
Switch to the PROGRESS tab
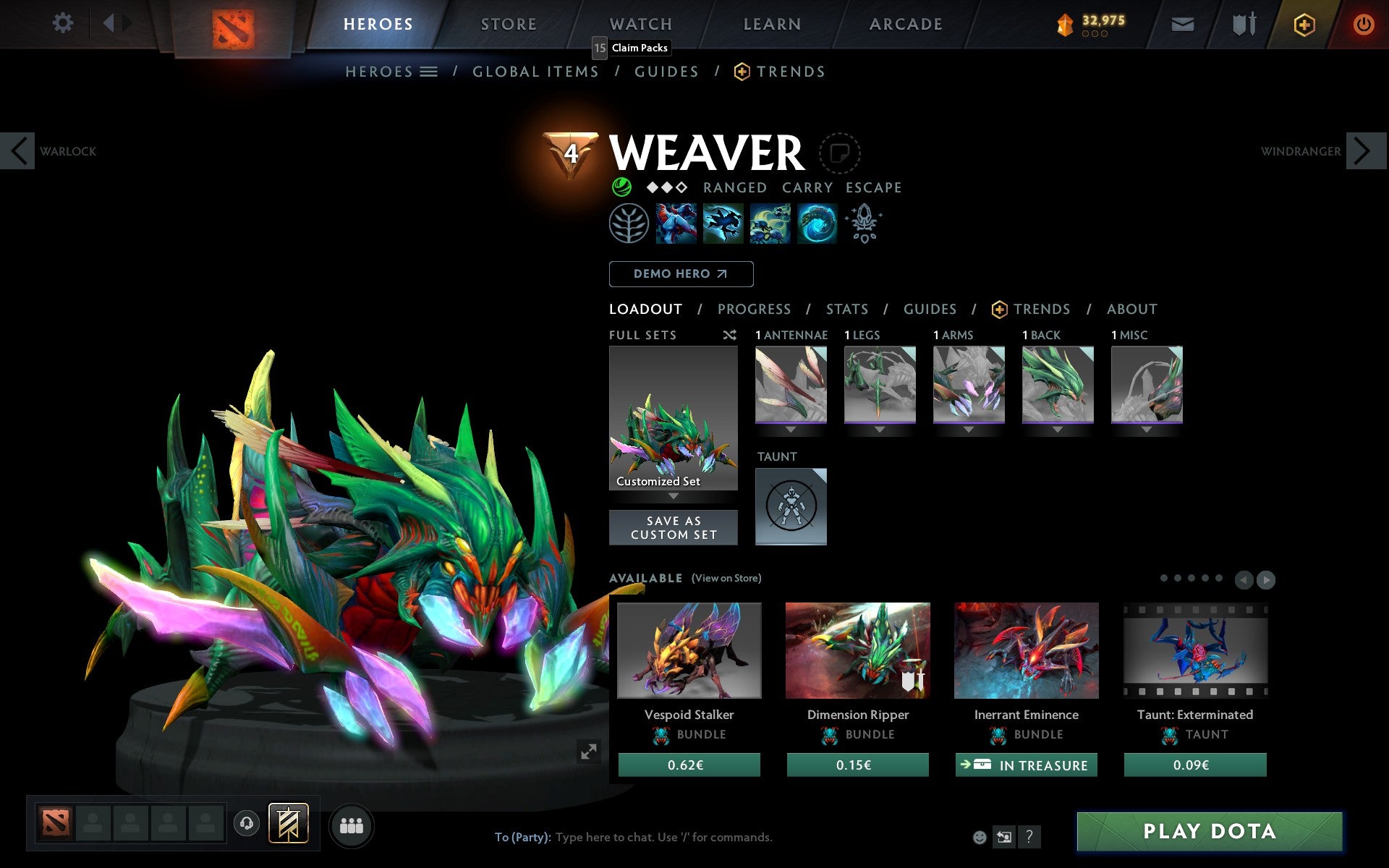[x=754, y=309]
